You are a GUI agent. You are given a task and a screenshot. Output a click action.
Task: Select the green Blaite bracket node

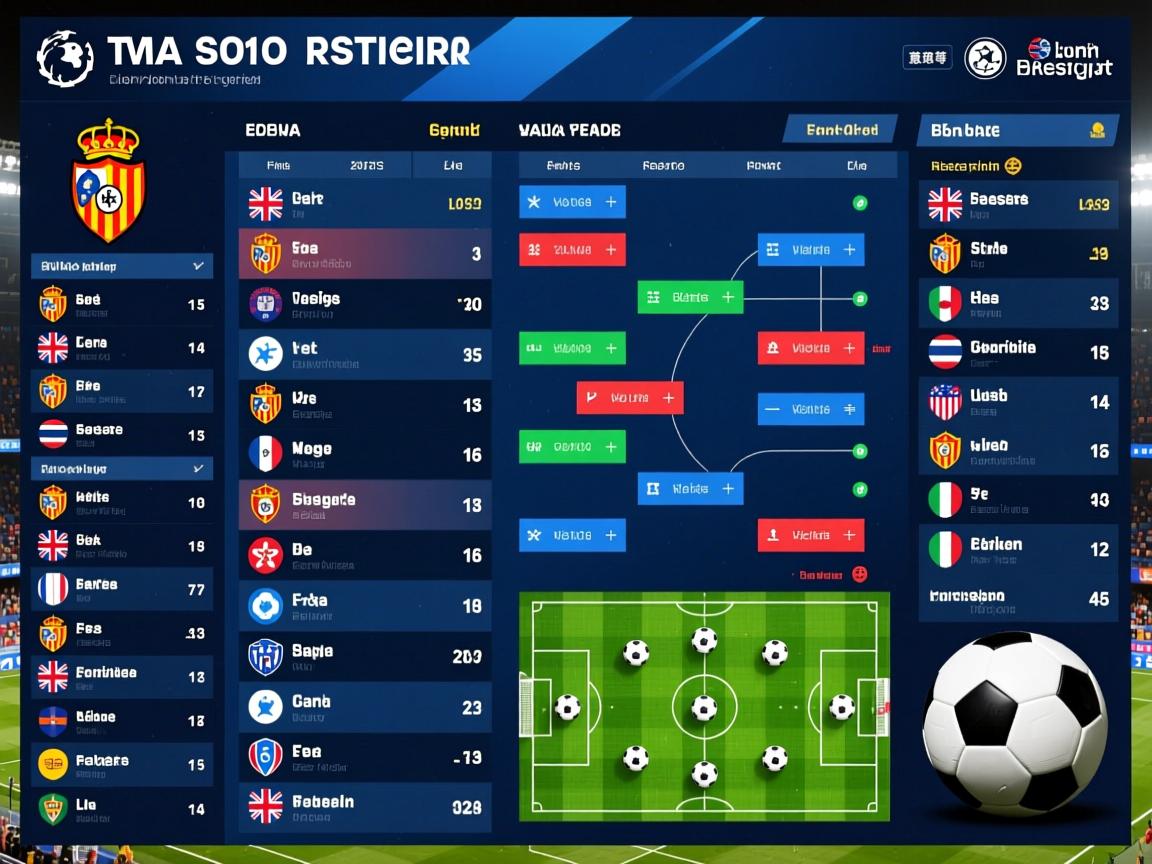[690, 297]
